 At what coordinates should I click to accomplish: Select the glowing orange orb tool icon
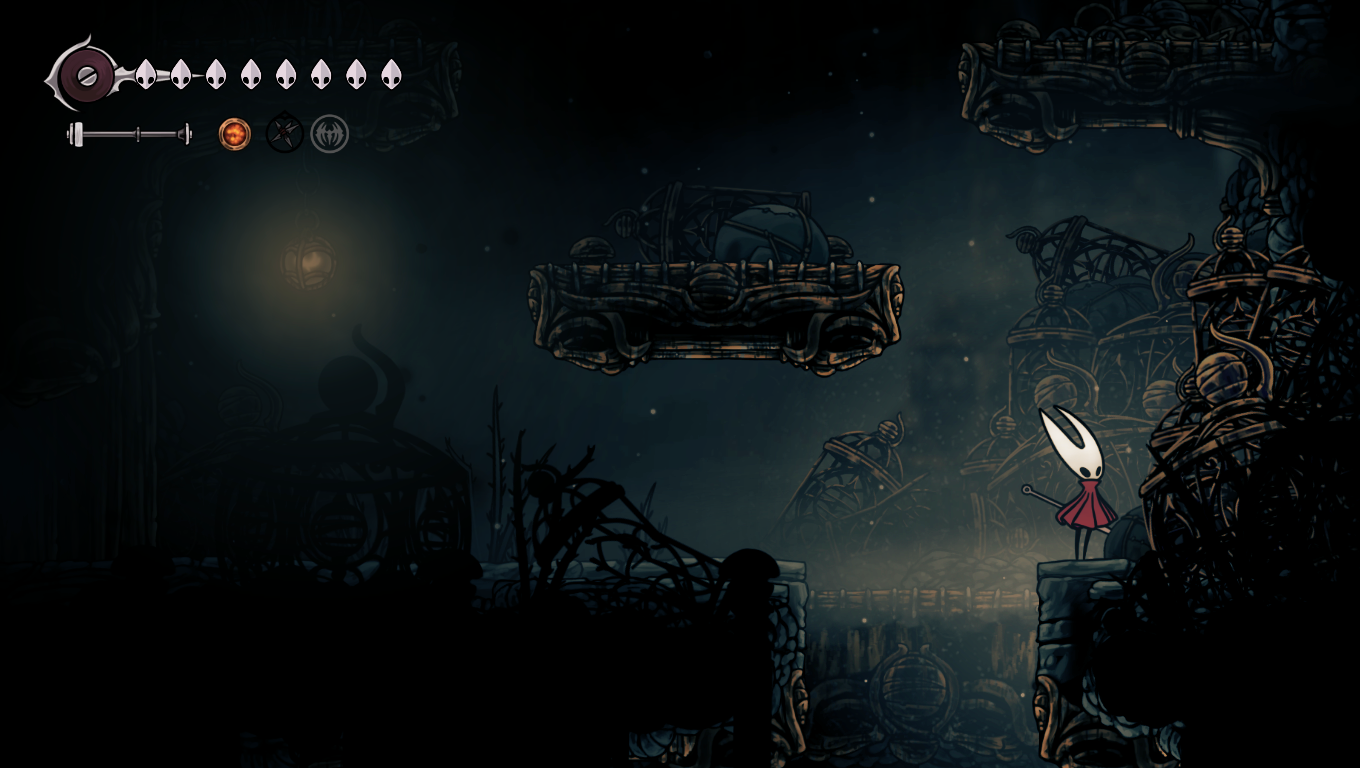pos(235,134)
